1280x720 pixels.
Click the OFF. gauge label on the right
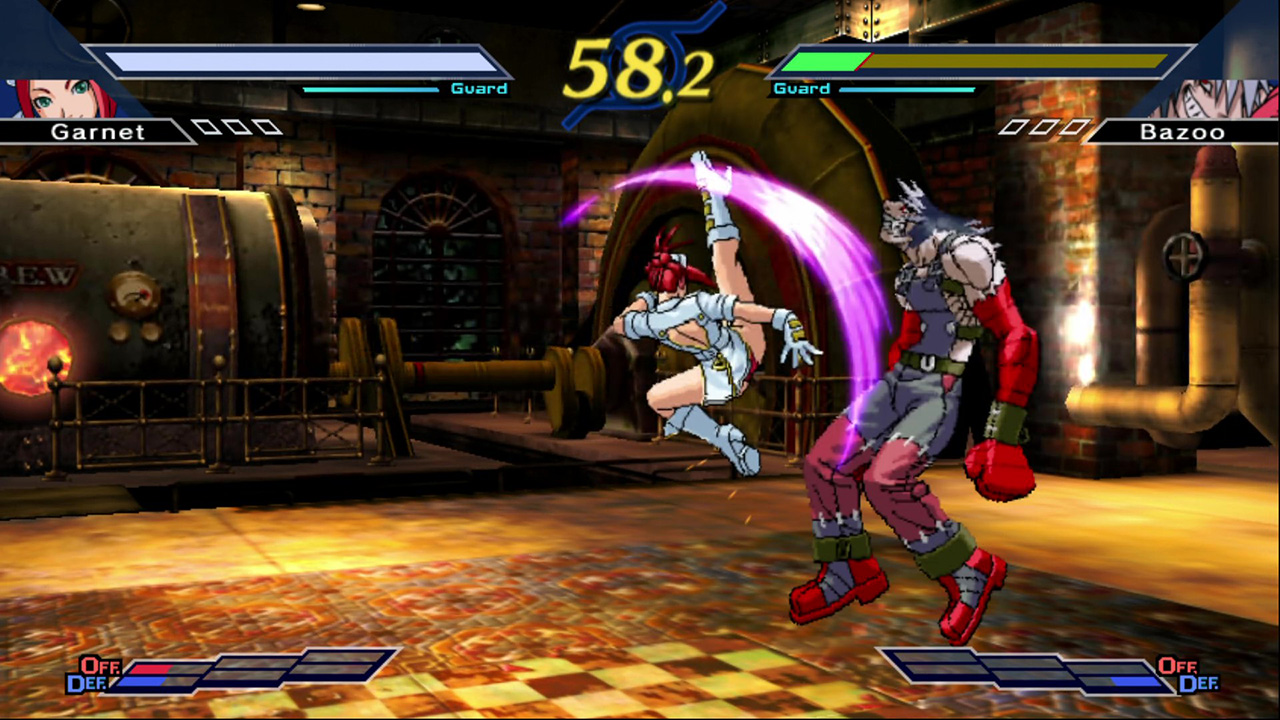point(1180,667)
